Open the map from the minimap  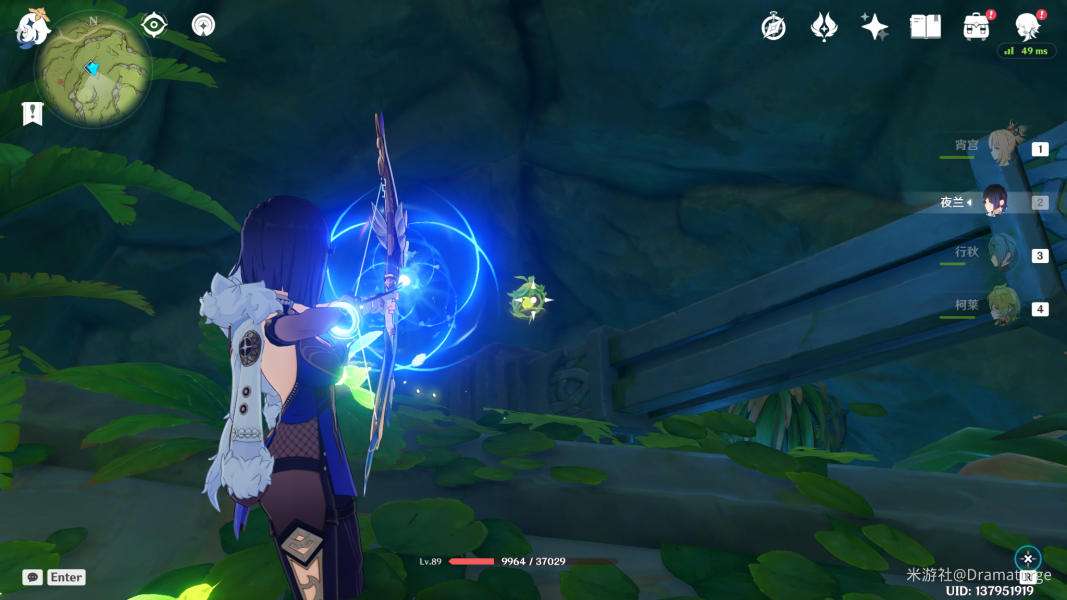tap(93, 68)
